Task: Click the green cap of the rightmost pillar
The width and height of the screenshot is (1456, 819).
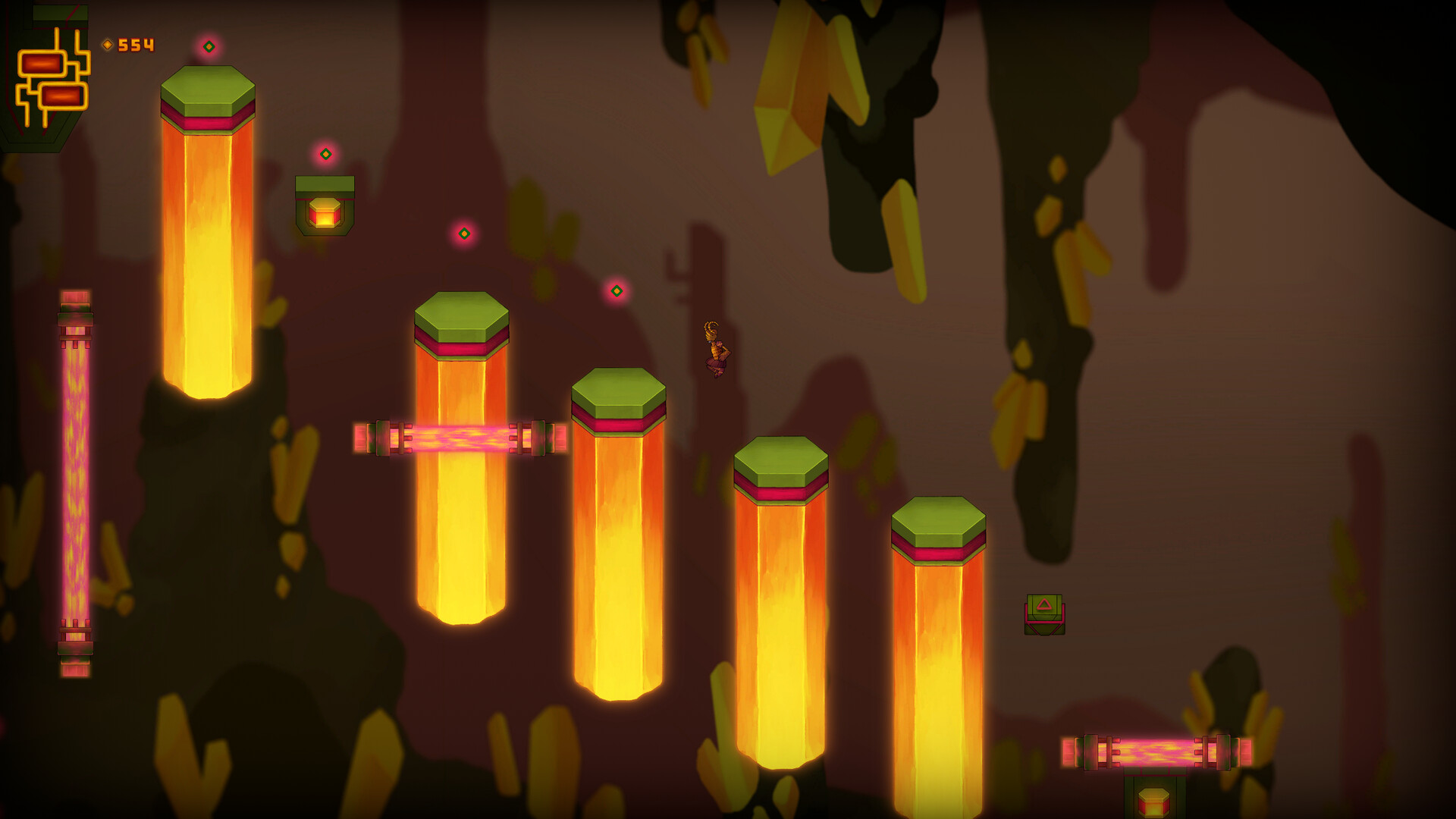Action: (939, 522)
